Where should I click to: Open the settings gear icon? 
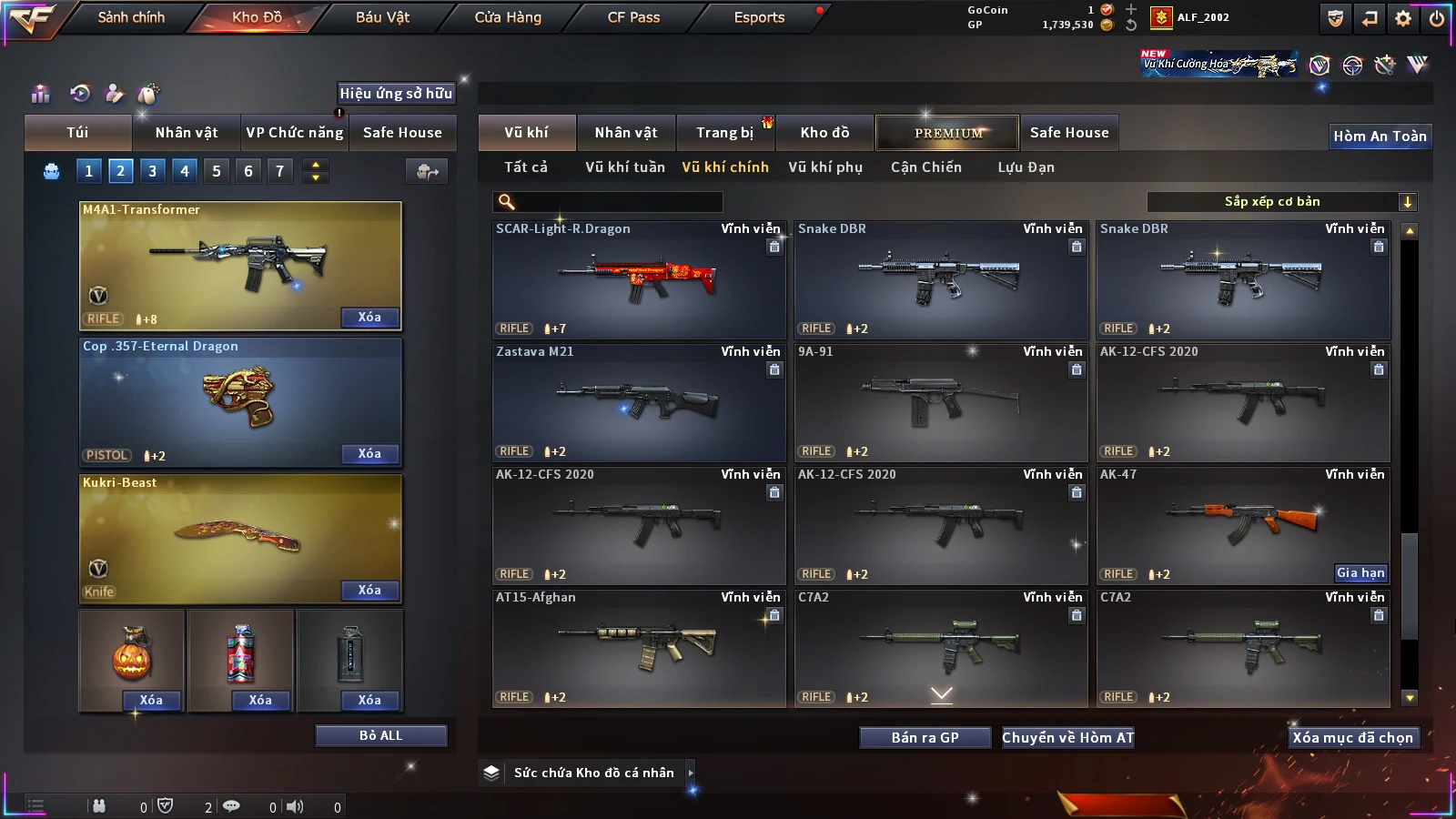coord(1403,18)
